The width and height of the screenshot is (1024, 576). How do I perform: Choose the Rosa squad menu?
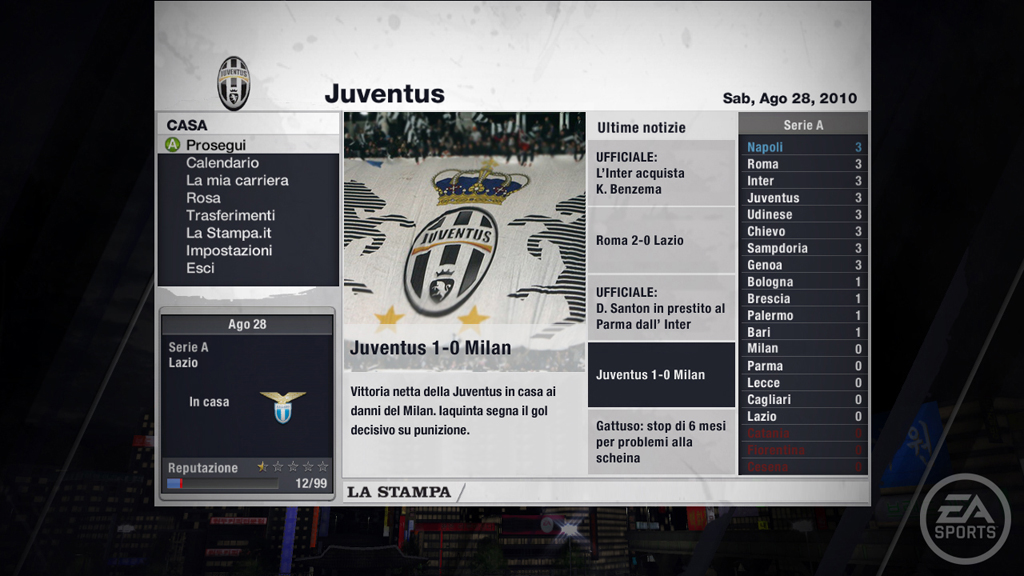(203, 198)
